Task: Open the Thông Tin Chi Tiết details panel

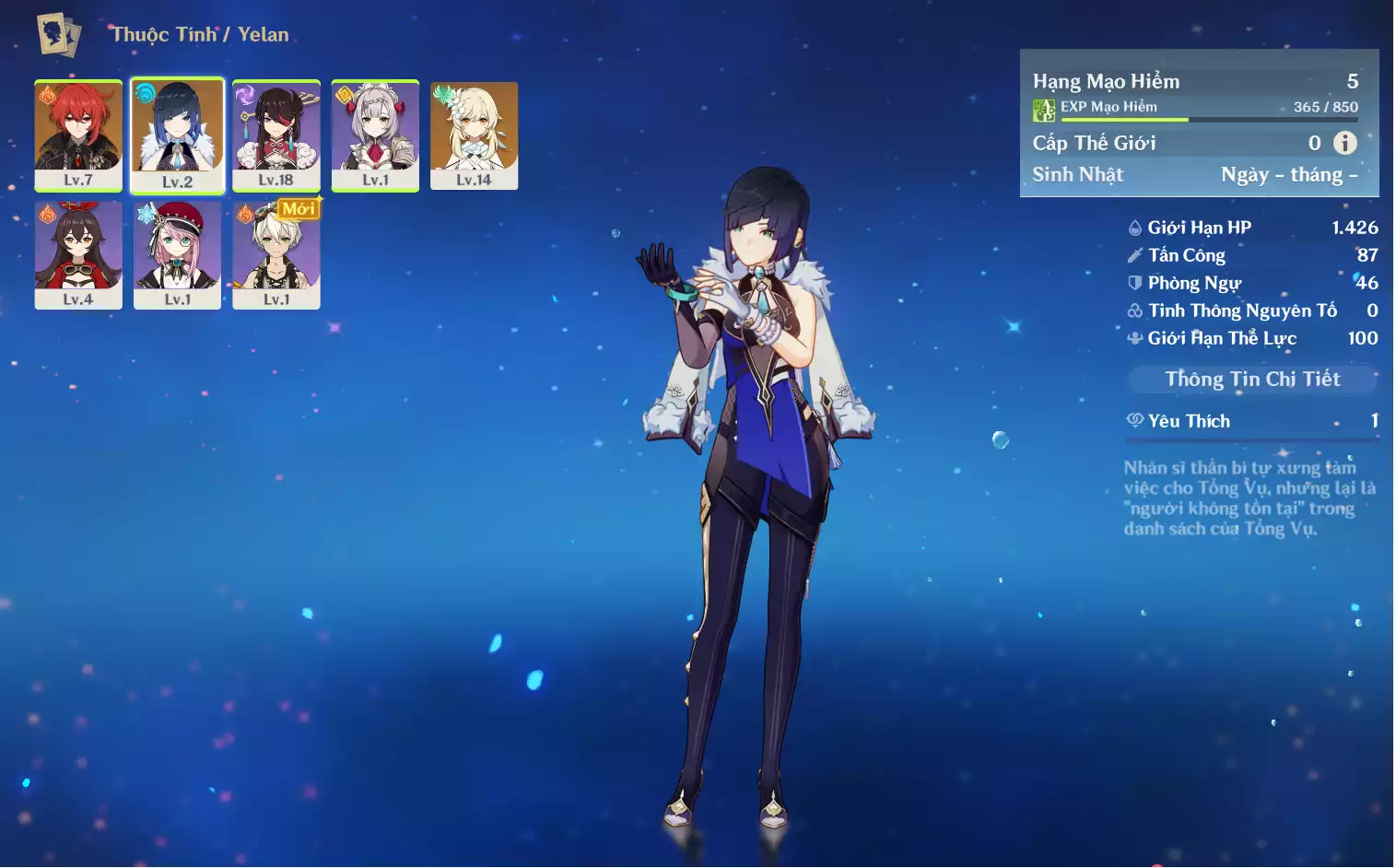Action: point(1252,379)
